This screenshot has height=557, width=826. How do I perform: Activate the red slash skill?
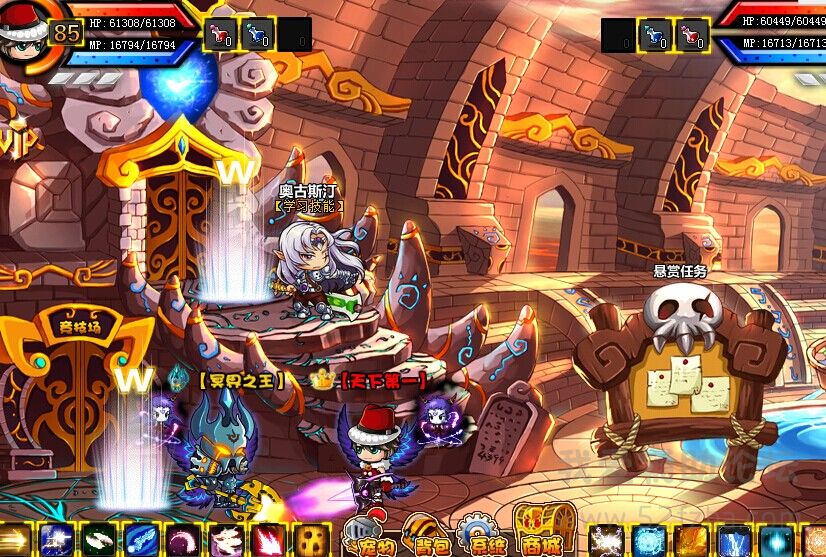click(270, 540)
